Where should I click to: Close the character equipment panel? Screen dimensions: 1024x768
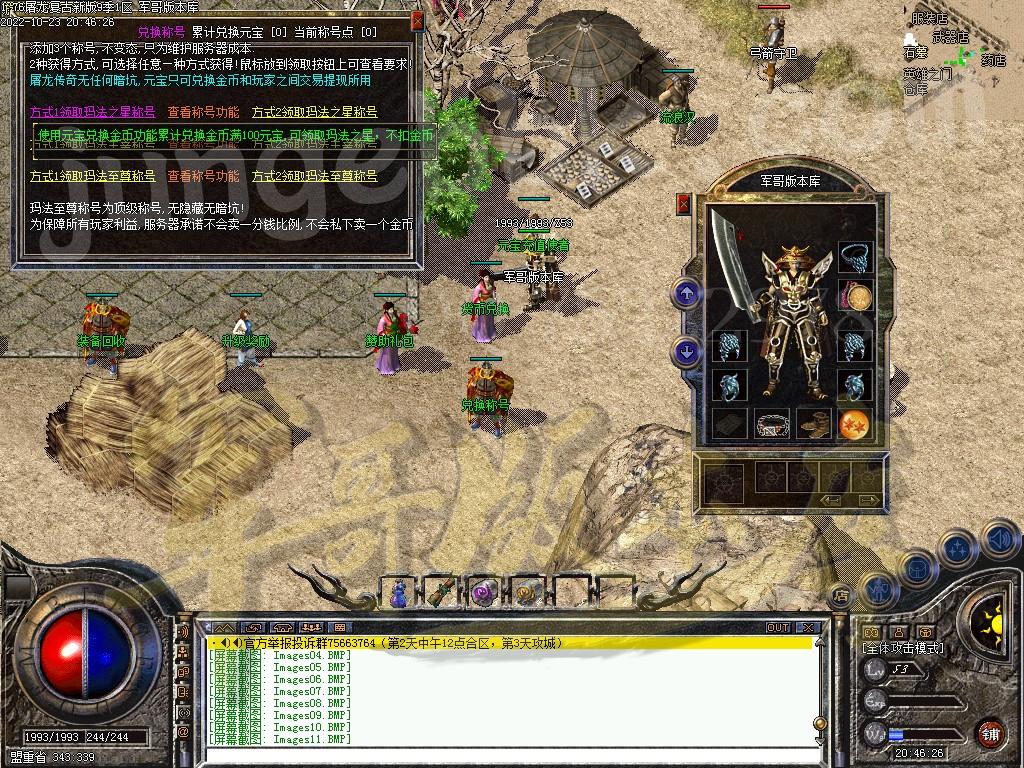[x=684, y=203]
